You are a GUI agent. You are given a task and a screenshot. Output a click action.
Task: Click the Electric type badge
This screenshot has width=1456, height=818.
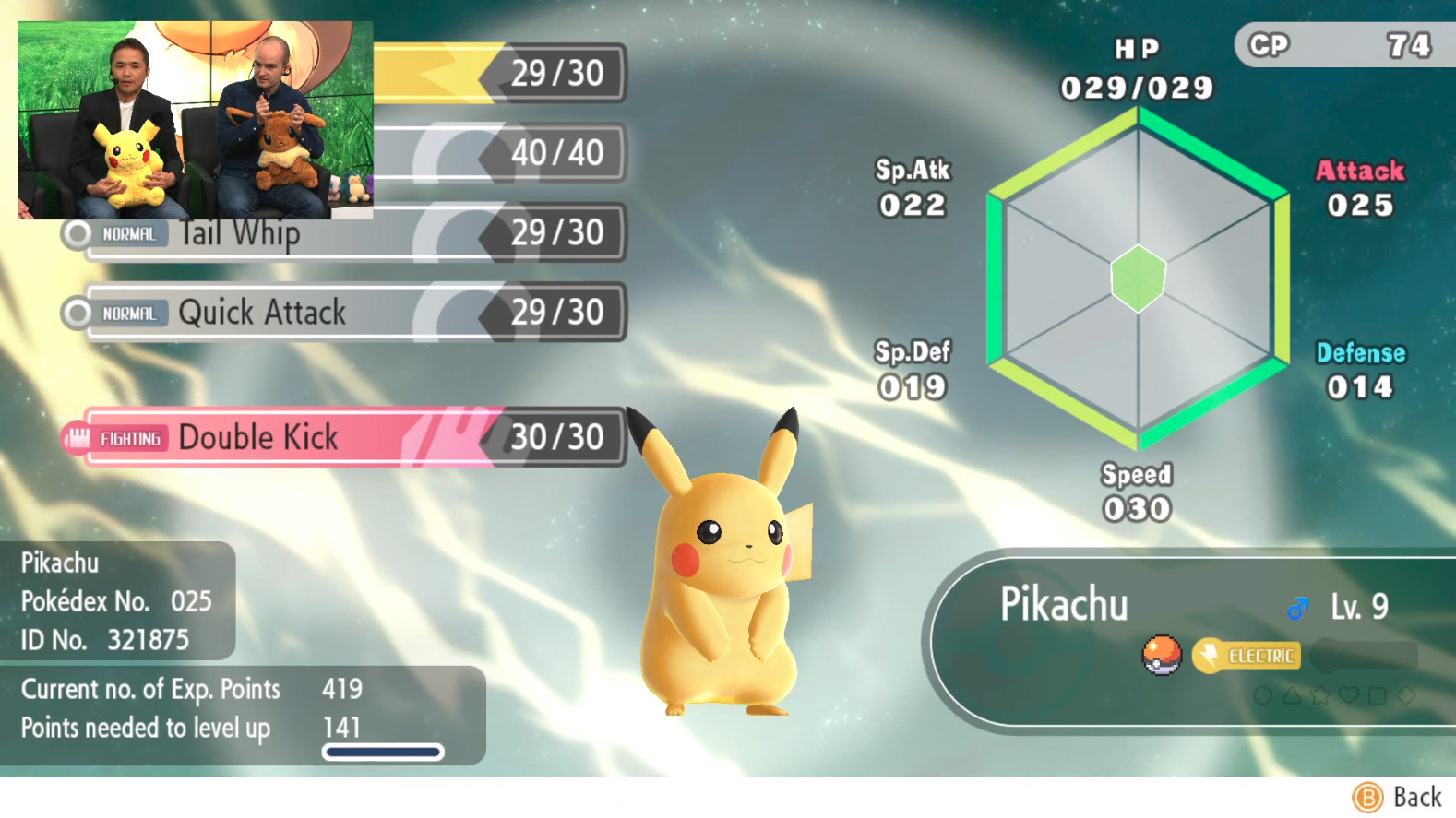tap(1247, 656)
